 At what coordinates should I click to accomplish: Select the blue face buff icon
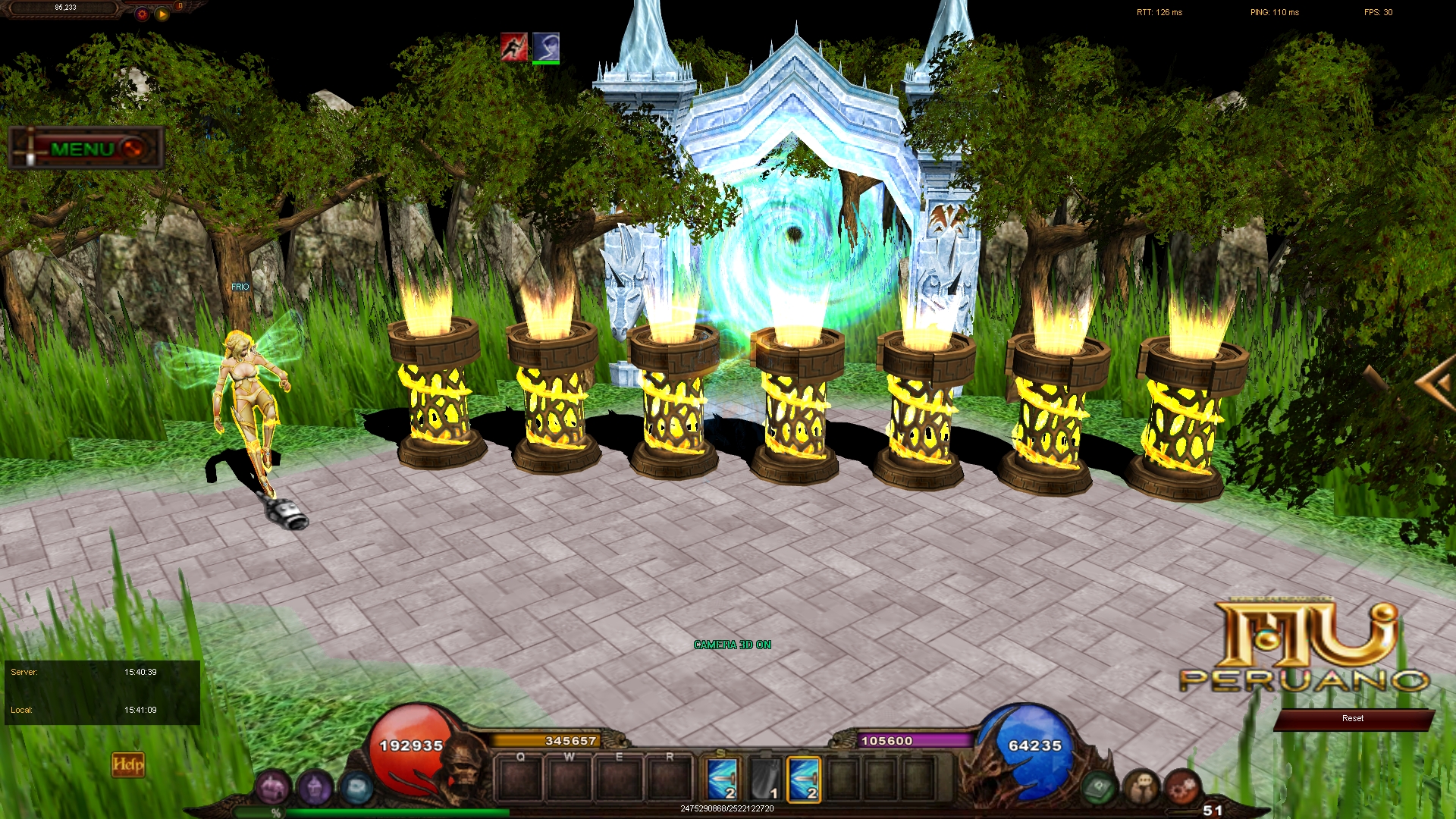pos(546,47)
